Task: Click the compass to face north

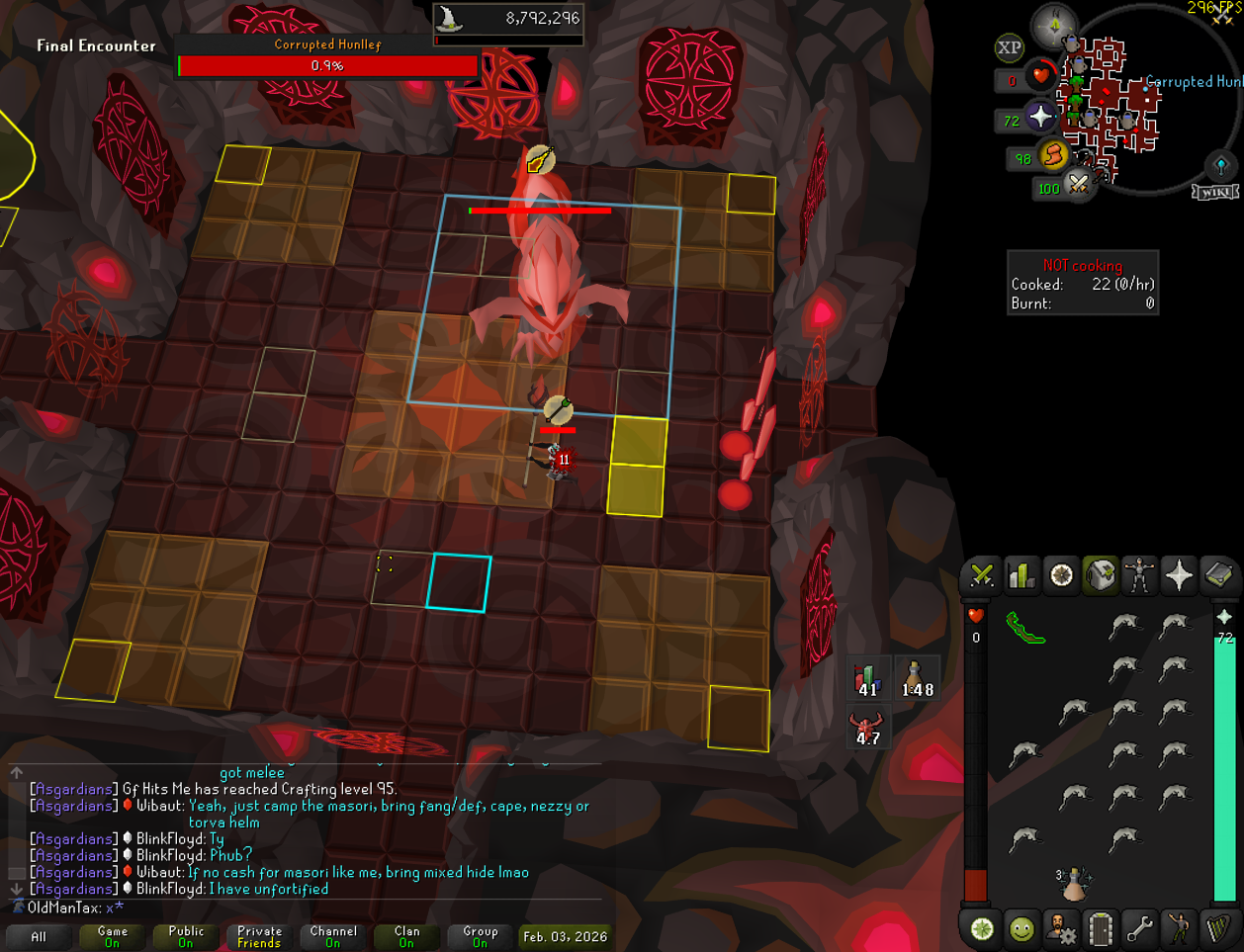Action: pyautogui.click(x=1054, y=26)
